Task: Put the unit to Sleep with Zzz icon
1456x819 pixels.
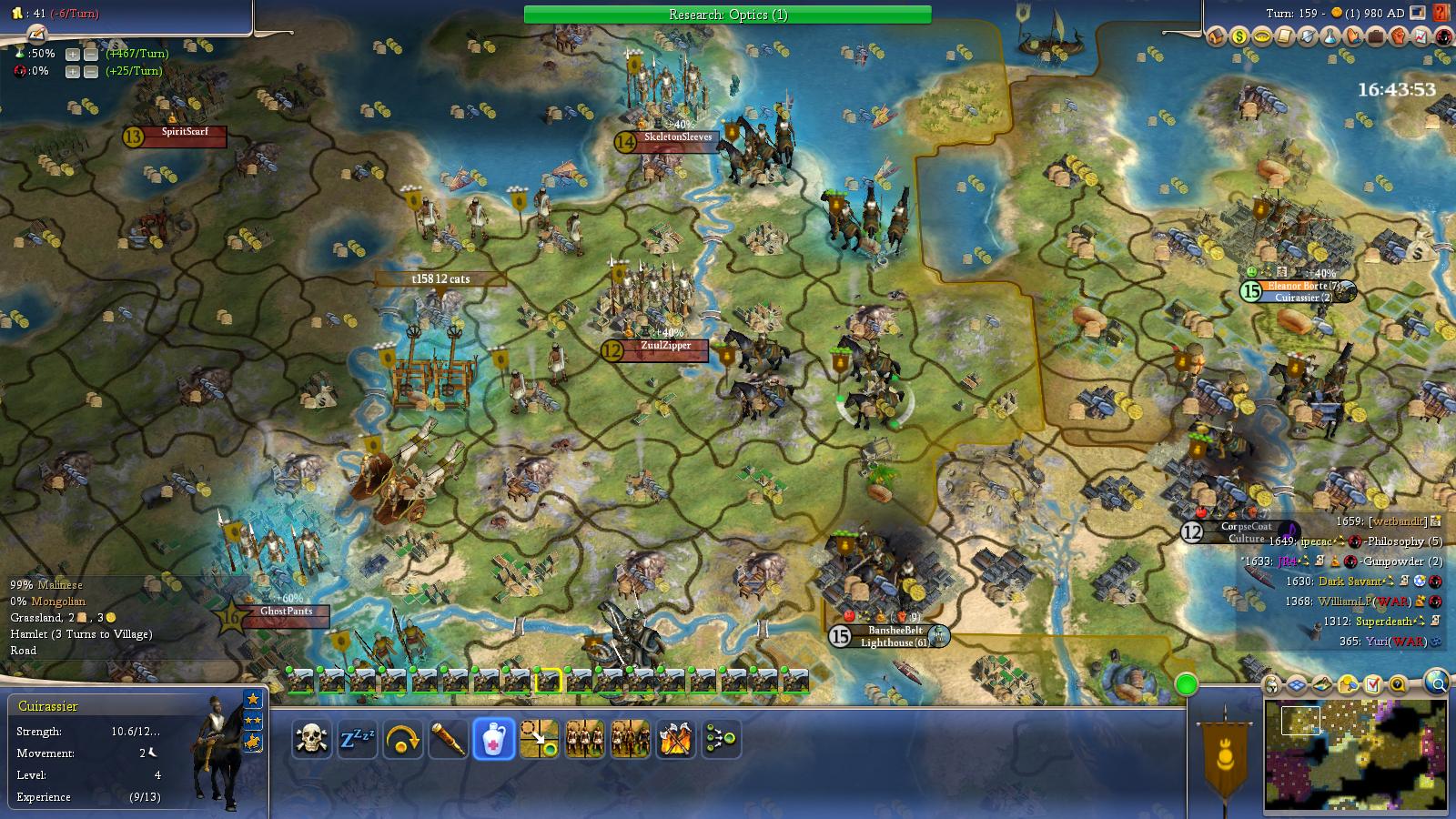Action: point(359,739)
